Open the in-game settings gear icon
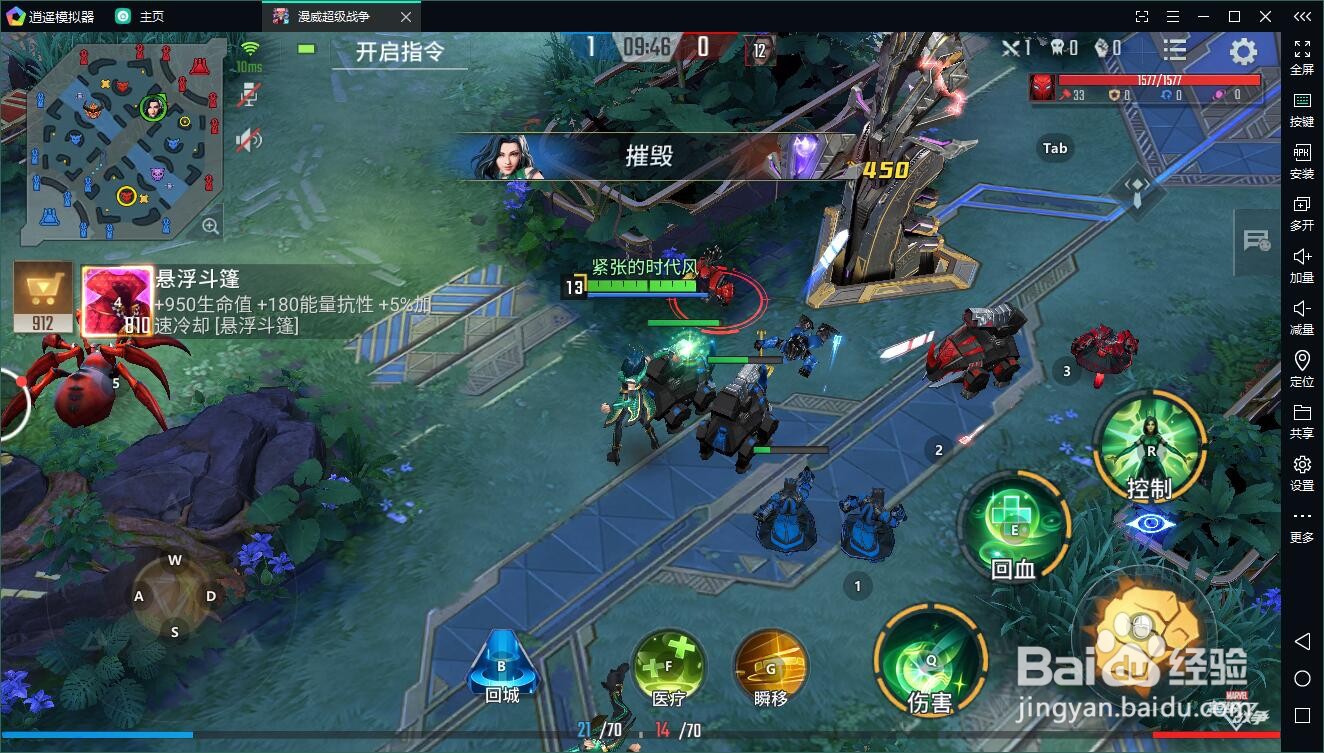1324x753 pixels. point(1241,52)
